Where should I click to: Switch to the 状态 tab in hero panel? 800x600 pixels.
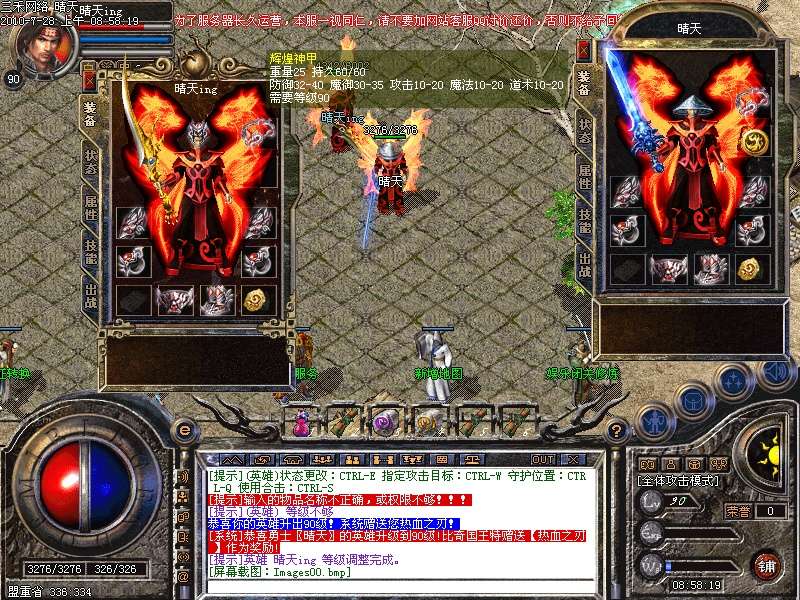89,161
